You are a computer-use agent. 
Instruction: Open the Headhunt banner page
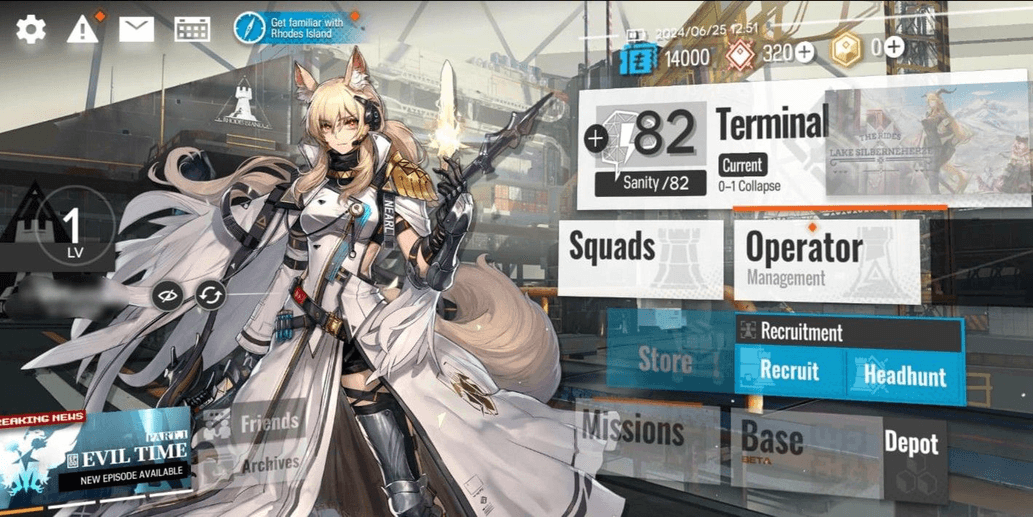(904, 375)
